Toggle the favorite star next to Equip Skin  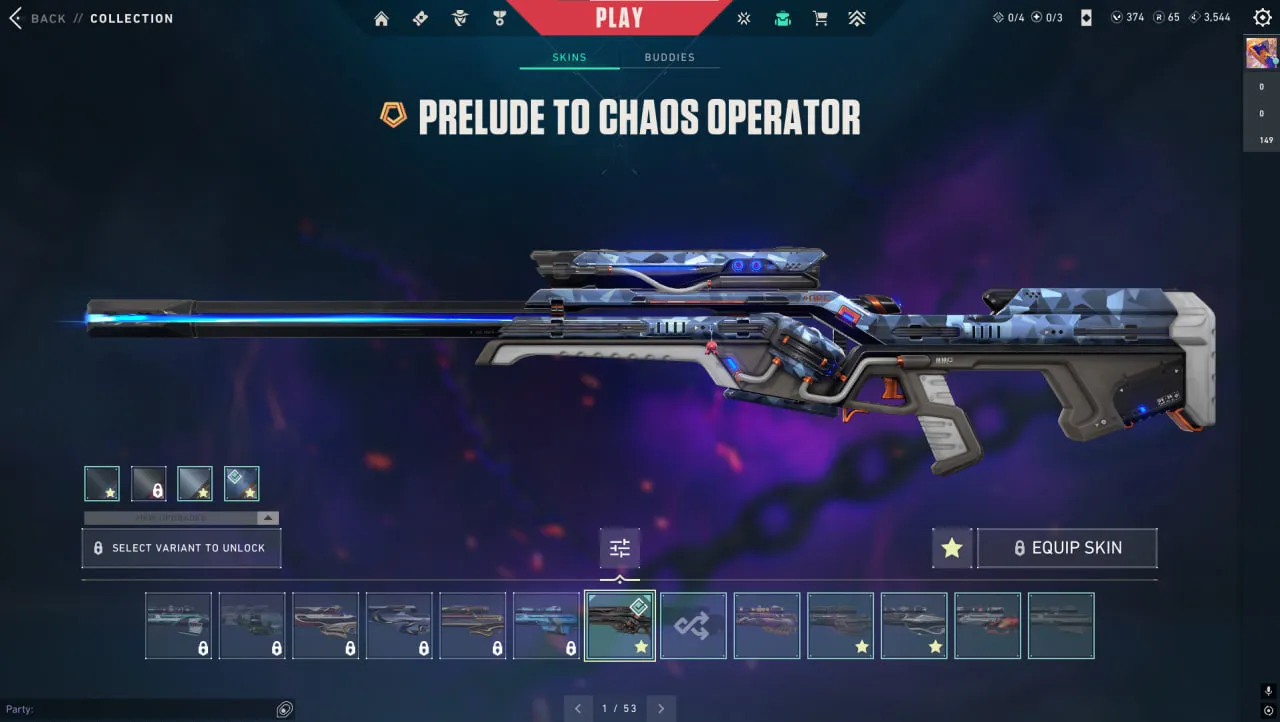[x=951, y=547]
